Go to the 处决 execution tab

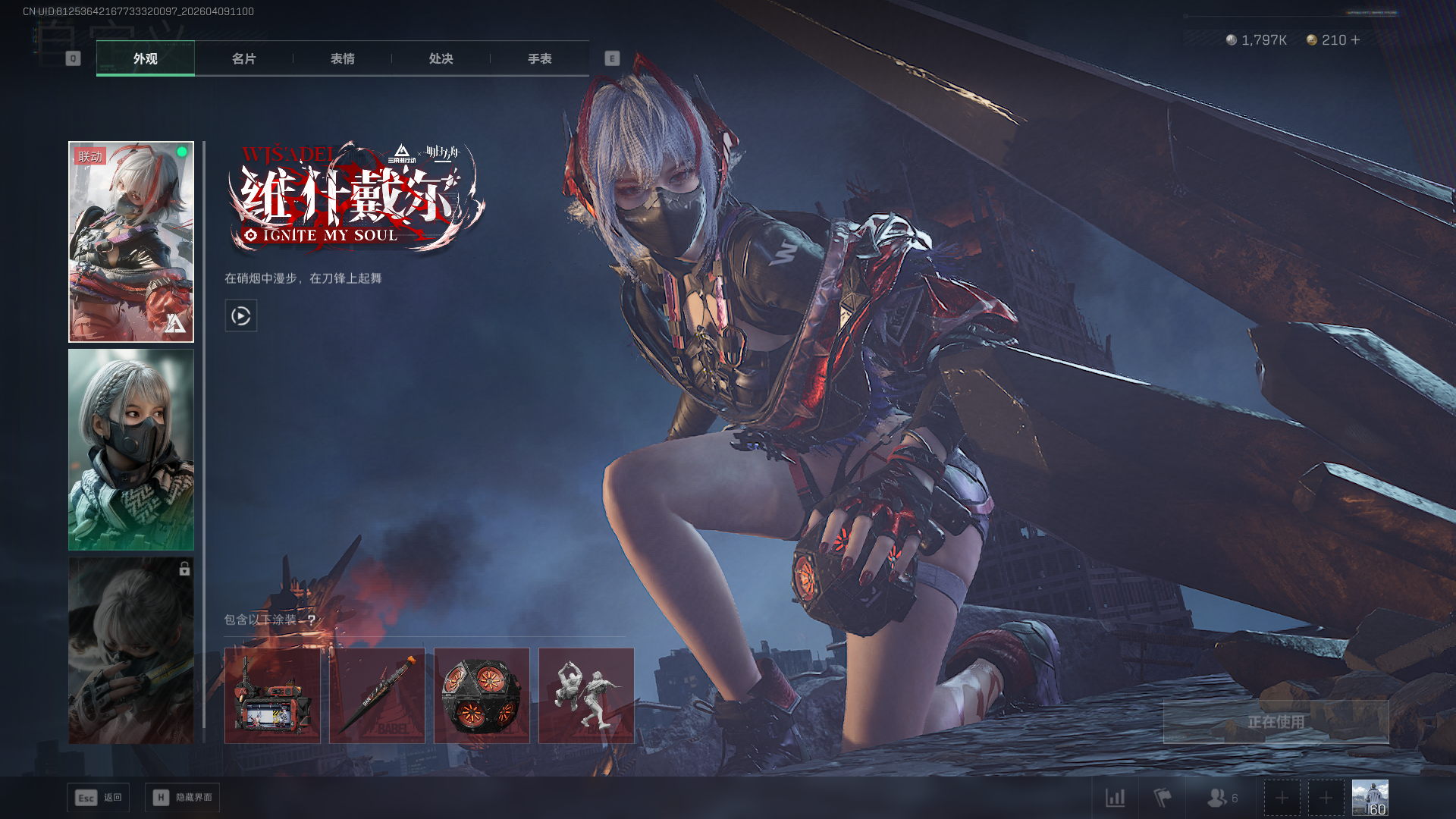tap(441, 58)
